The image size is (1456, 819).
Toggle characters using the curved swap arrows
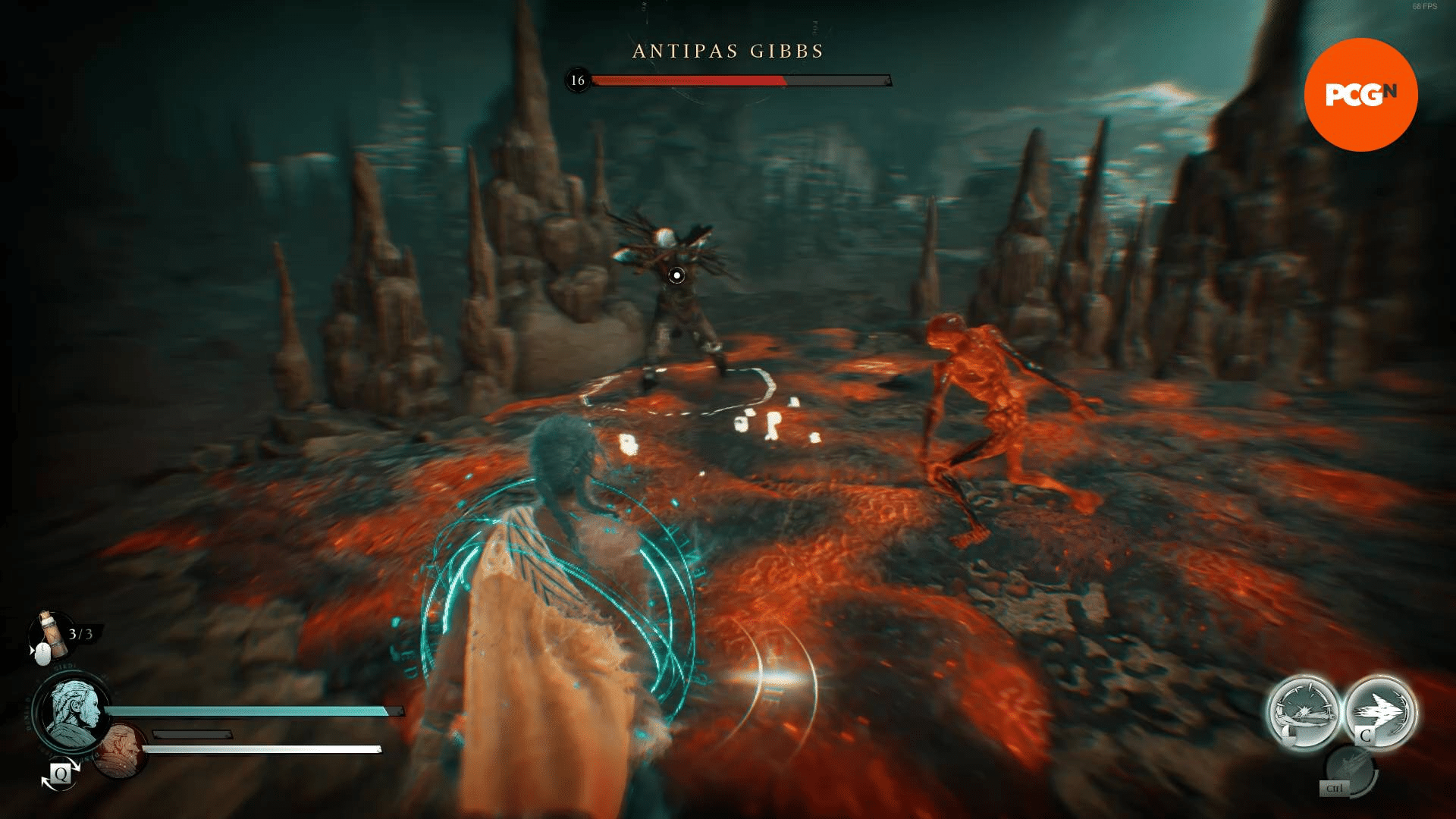point(60,773)
